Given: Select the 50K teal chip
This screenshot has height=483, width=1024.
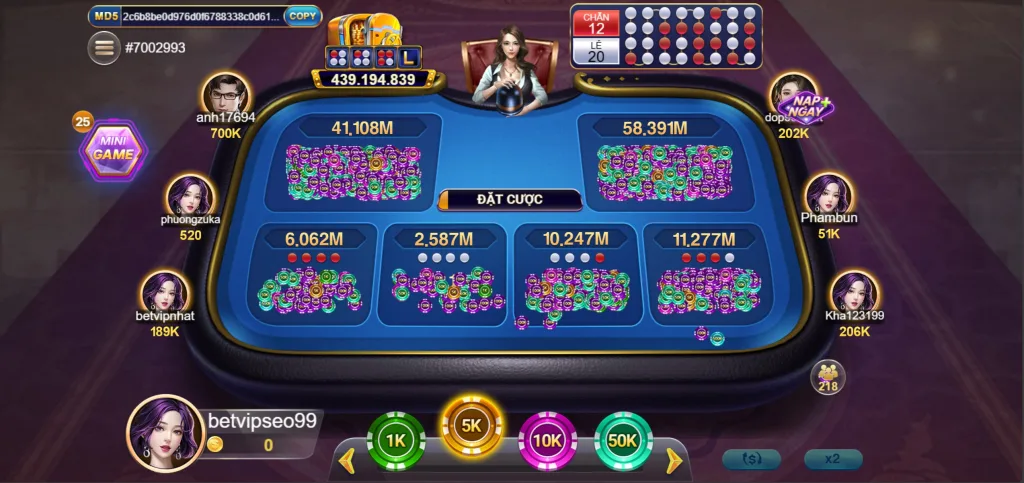Looking at the screenshot, I should click(623, 440).
